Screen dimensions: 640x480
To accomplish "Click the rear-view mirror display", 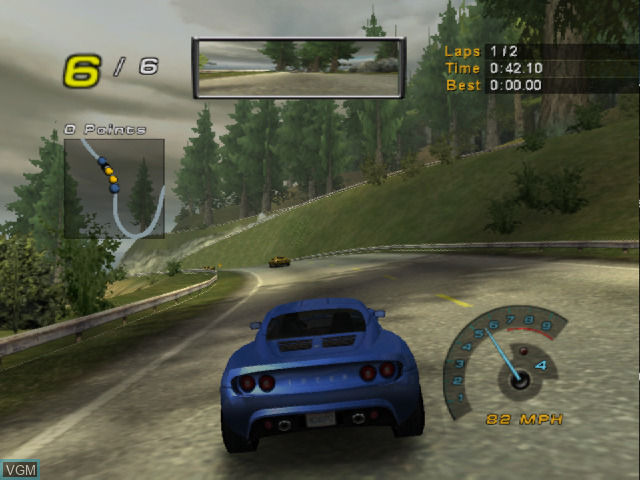I will [x=298, y=68].
